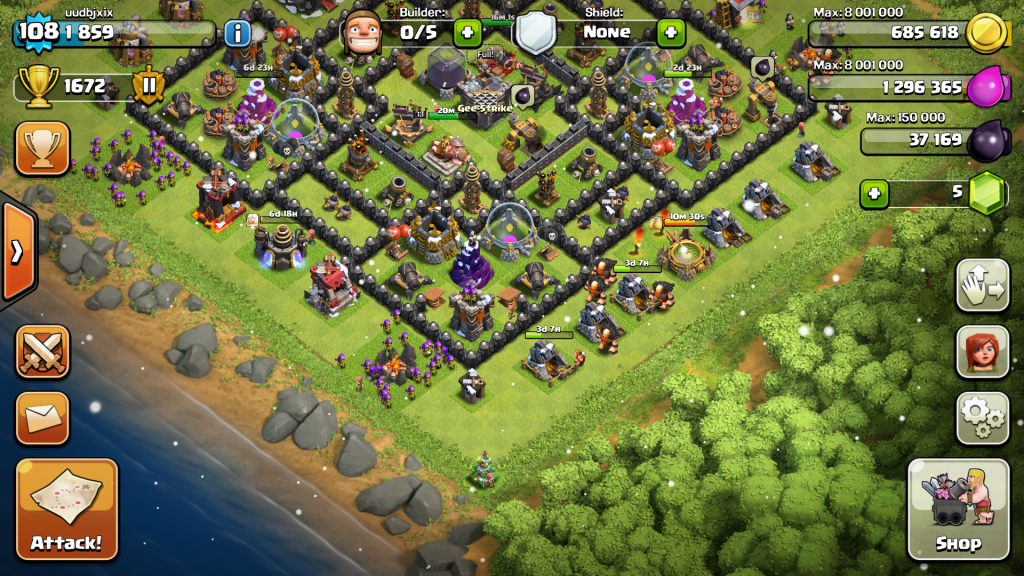Click the blue info button
Image resolution: width=1024 pixels, height=576 pixels.
(x=238, y=33)
